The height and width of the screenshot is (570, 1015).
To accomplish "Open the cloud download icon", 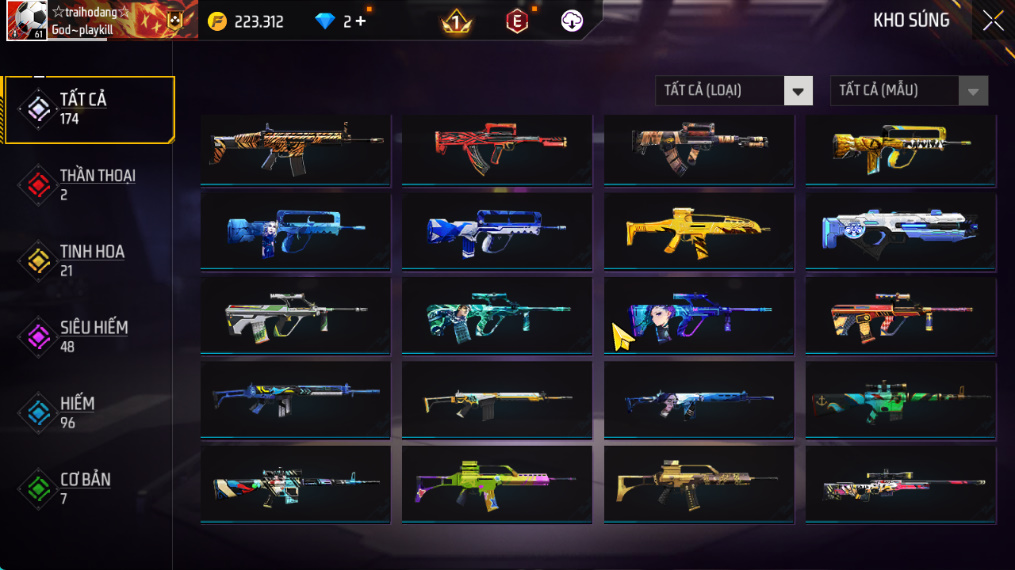I will click(572, 21).
